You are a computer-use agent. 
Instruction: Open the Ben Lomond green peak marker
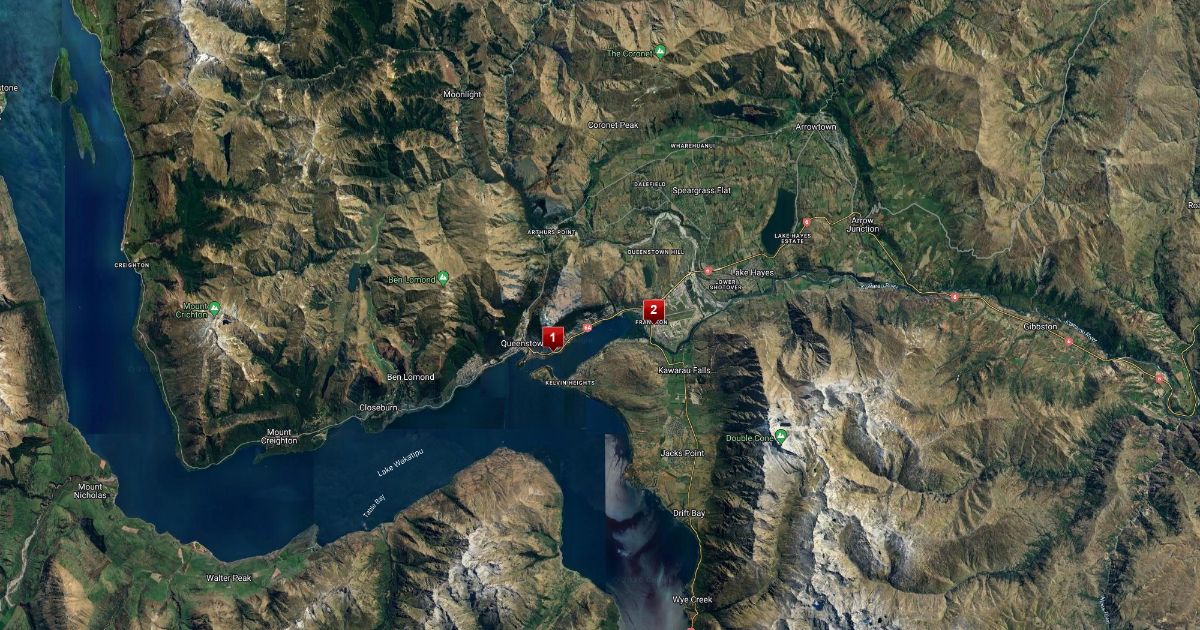[444, 279]
